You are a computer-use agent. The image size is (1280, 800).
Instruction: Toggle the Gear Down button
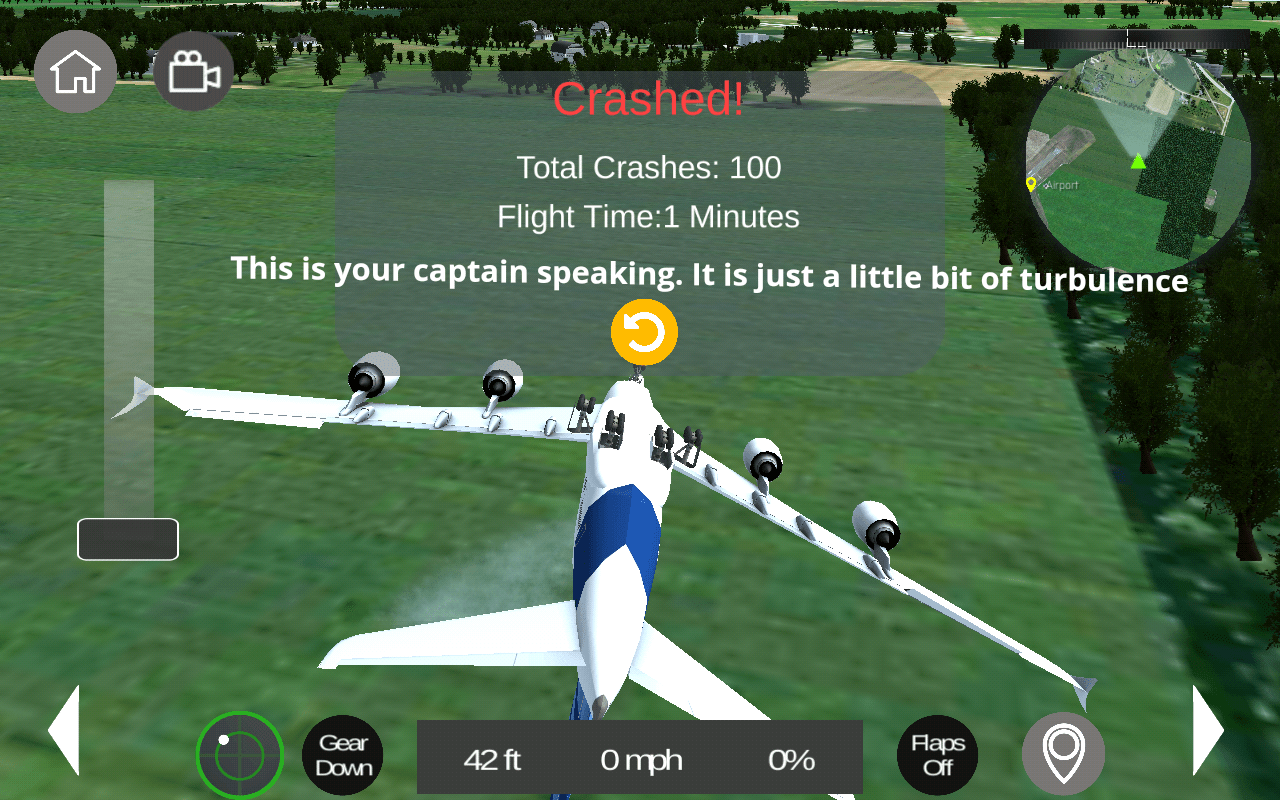tap(343, 755)
